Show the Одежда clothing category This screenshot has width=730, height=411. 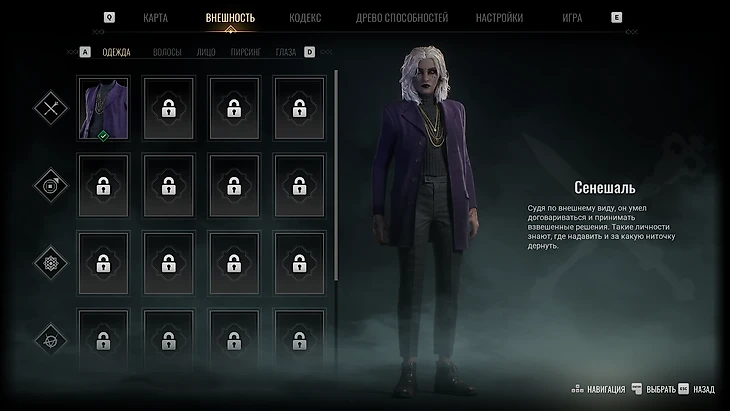[x=117, y=52]
